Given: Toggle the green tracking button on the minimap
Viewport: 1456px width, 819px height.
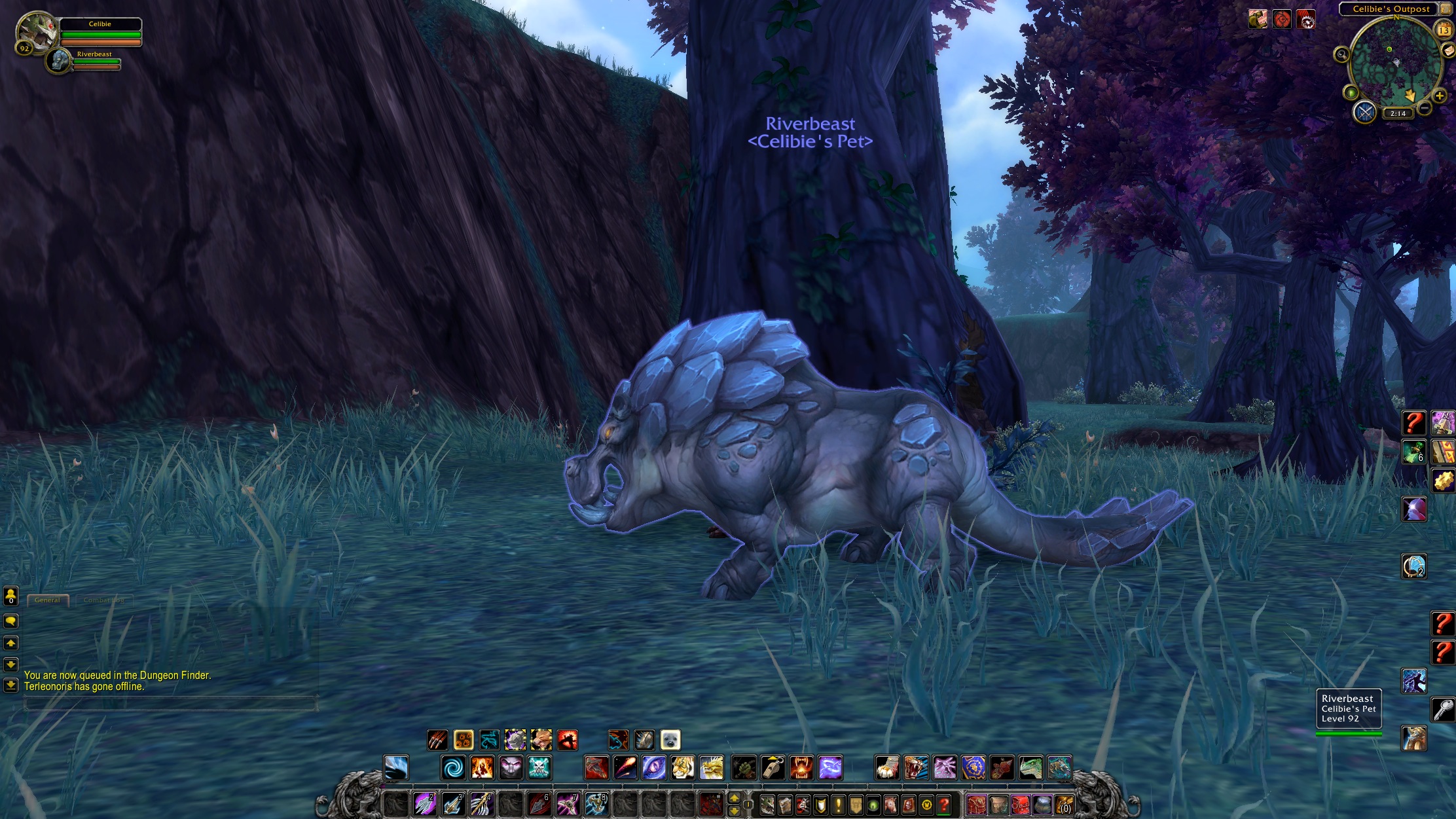Looking at the screenshot, I should click(x=1352, y=93).
